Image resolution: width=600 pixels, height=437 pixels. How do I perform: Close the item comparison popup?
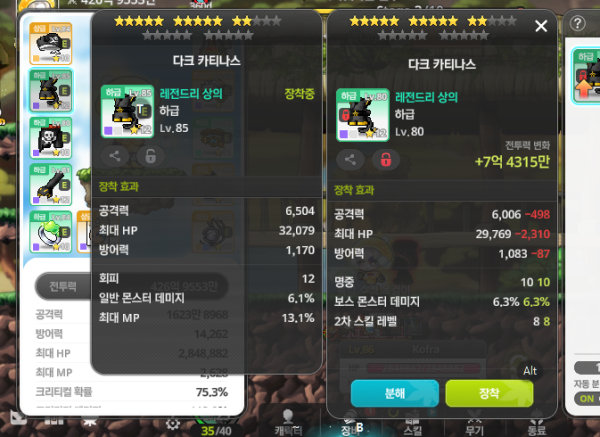pyautogui.click(x=542, y=26)
